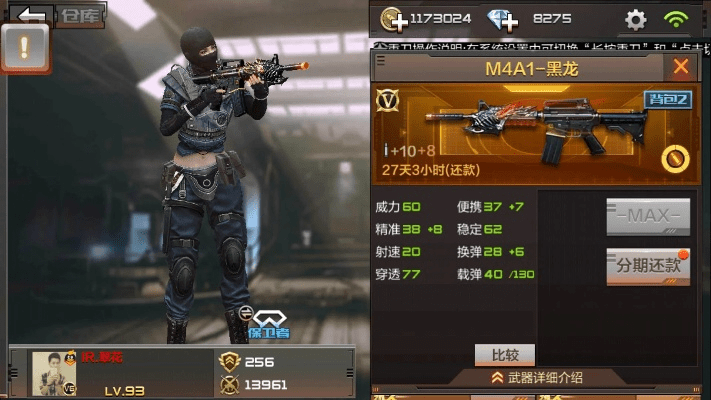Click the 比较 compare button
This screenshot has width=711, height=400.
click(505, 354)
